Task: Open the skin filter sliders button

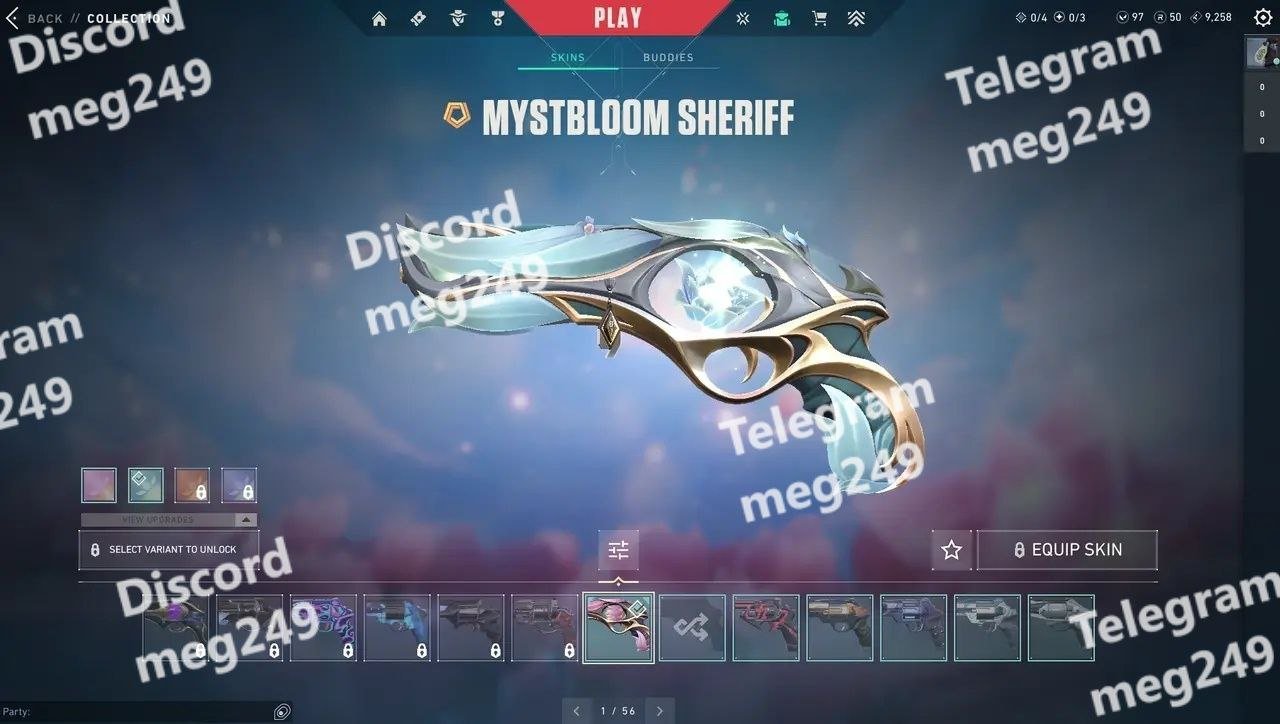Action: point(618,550)
